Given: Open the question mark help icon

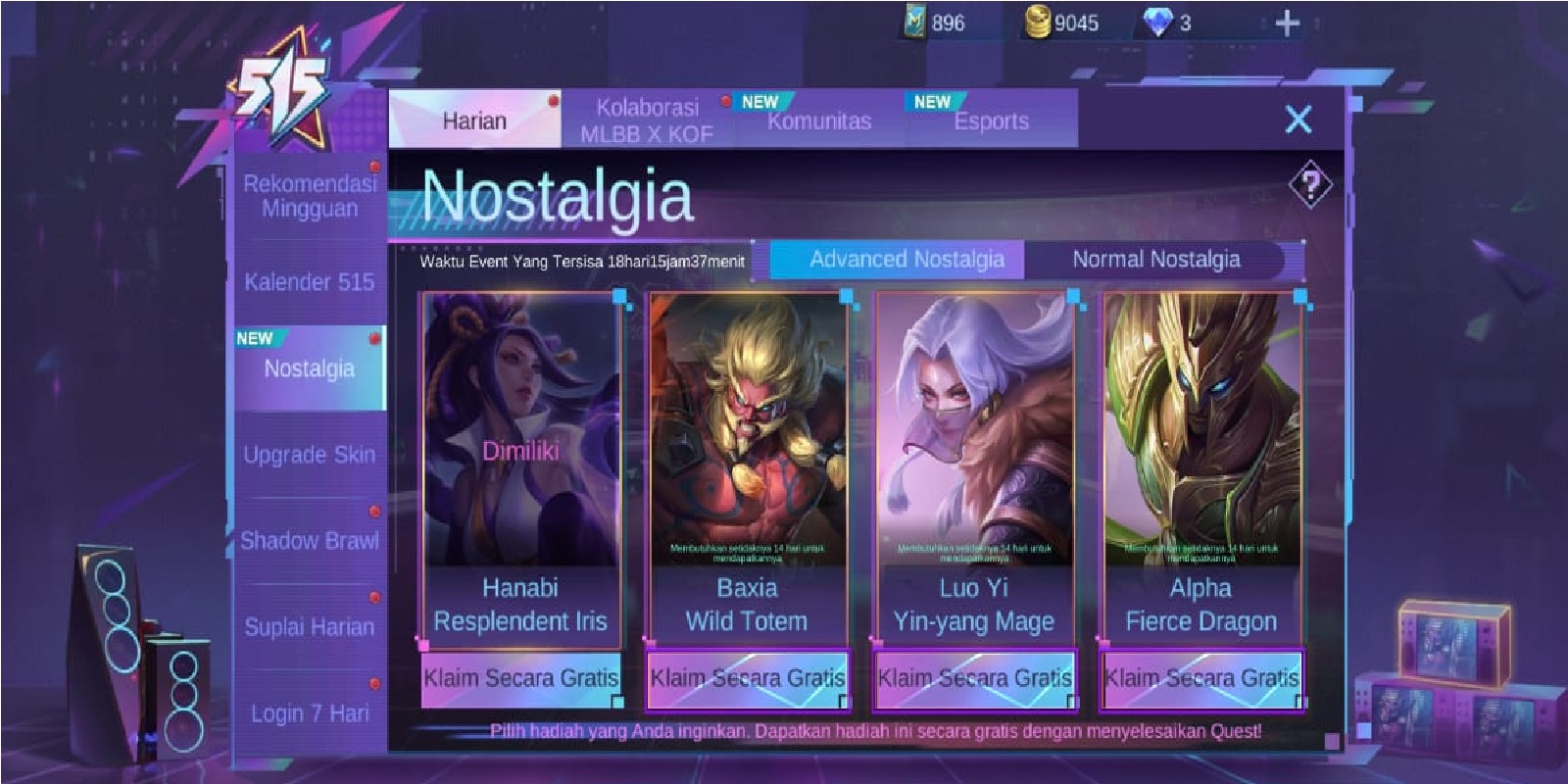Looking at the screenshot, I should pyautogui.click(x=1310, y=183).
